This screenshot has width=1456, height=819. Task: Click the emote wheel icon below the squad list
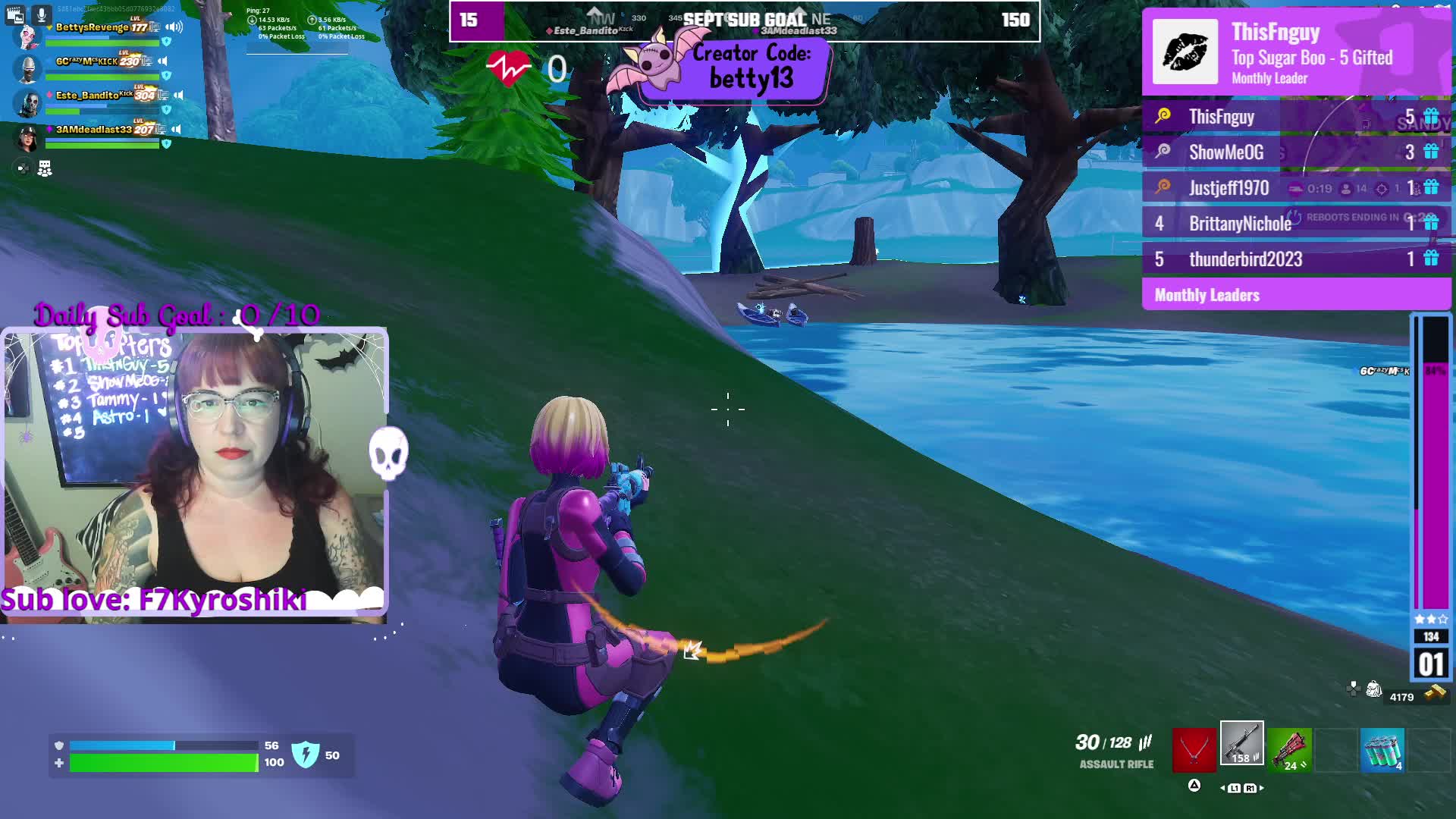(x=23, y=167)
